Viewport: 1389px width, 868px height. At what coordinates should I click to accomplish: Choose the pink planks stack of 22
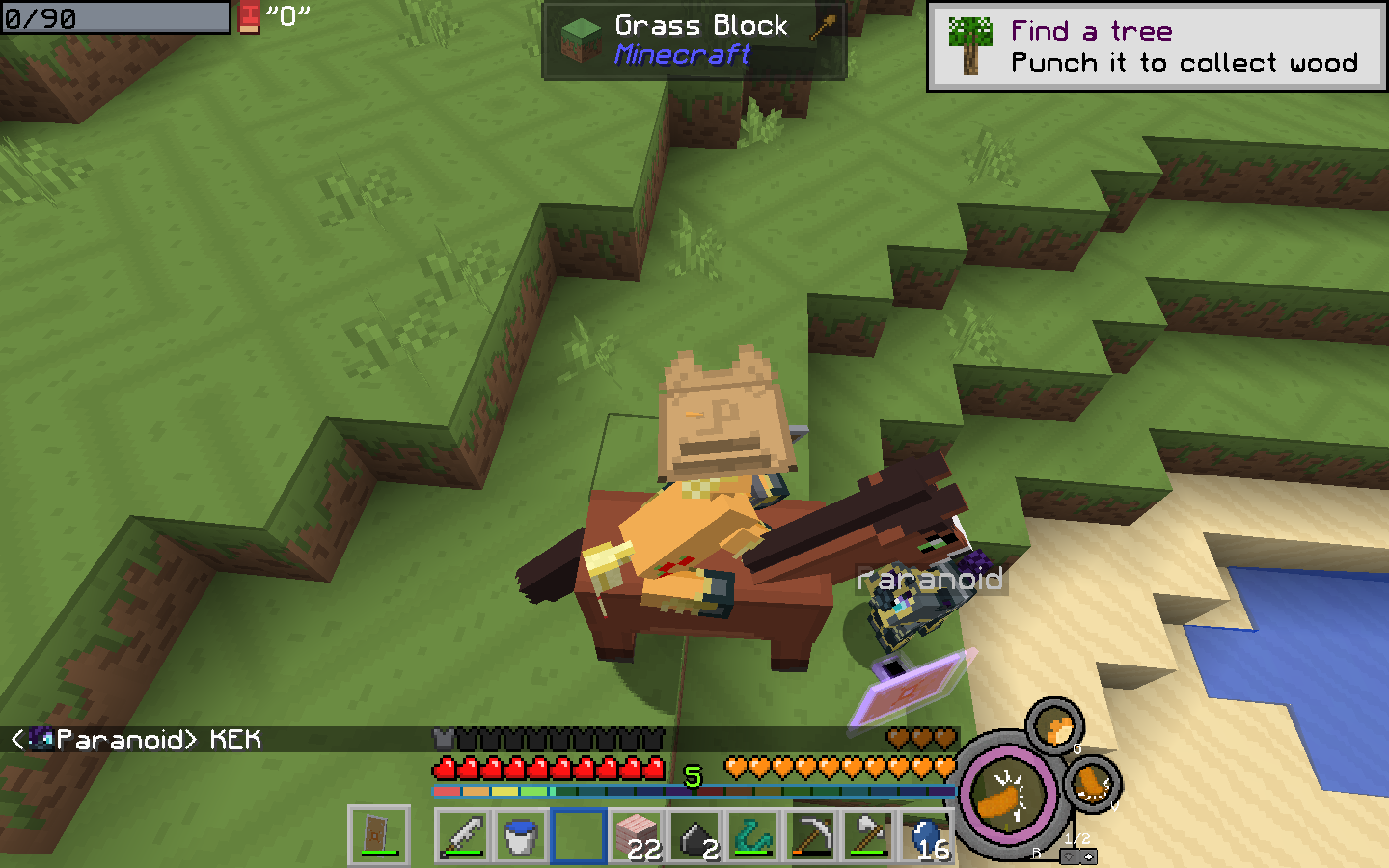click(x=637, y=835)
